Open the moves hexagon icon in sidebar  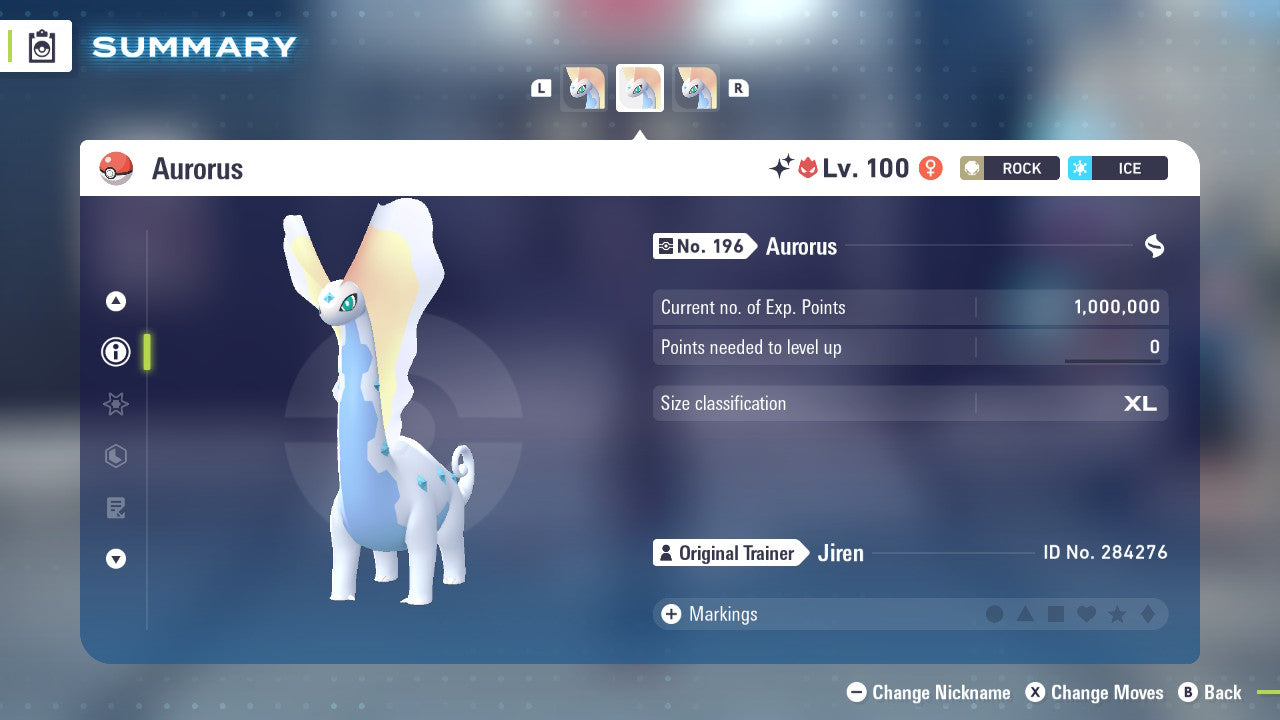[x=116, y=456]
